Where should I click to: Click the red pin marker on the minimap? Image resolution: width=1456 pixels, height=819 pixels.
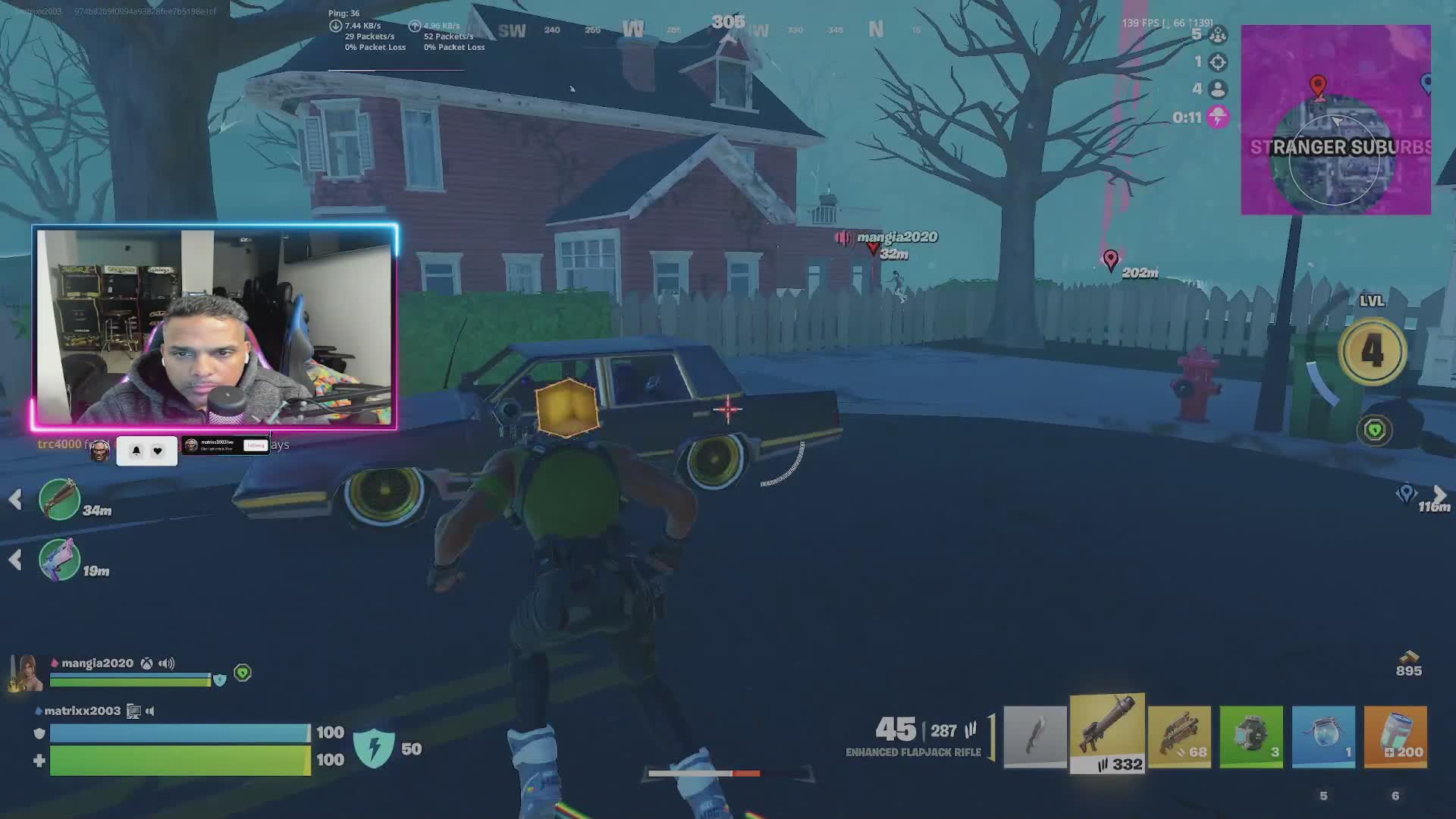pos(1318,86)
